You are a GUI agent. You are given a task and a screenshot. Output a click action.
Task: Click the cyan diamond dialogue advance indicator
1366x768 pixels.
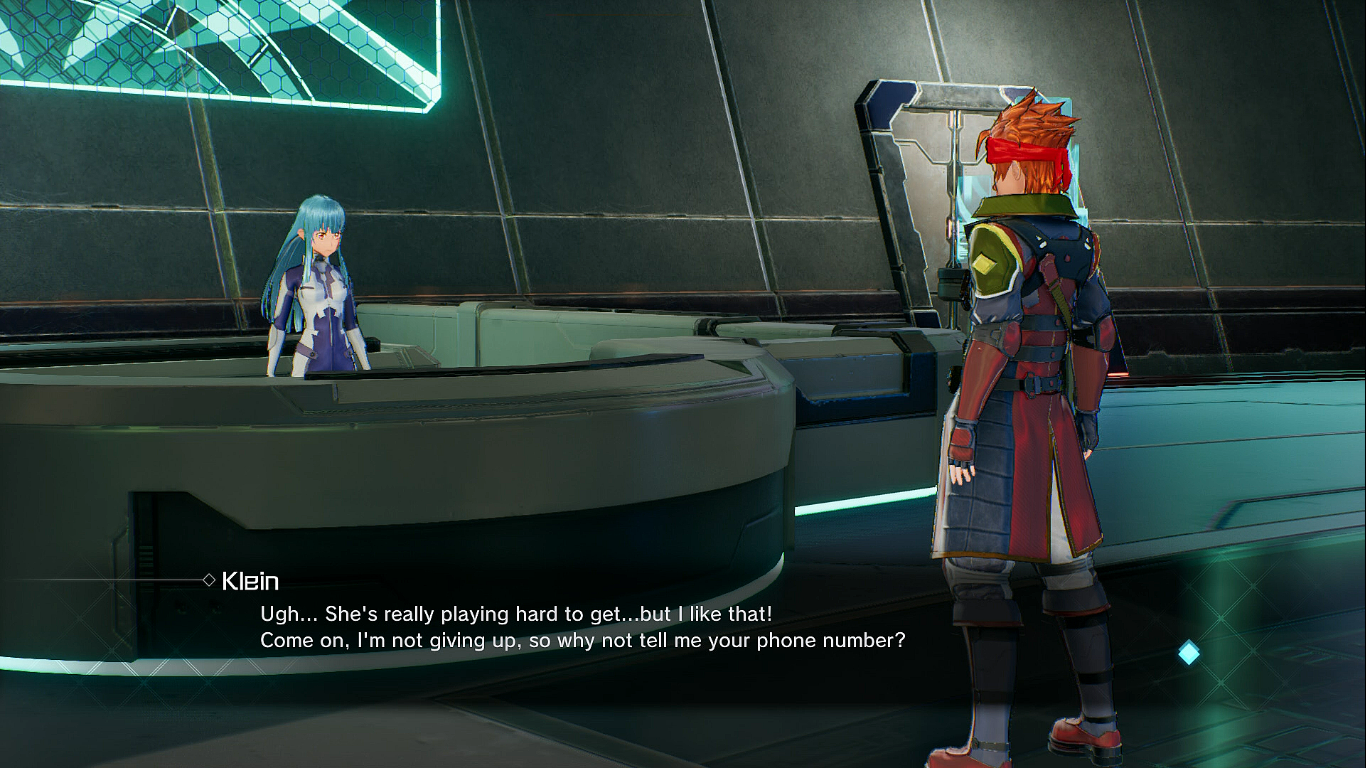1188,653
